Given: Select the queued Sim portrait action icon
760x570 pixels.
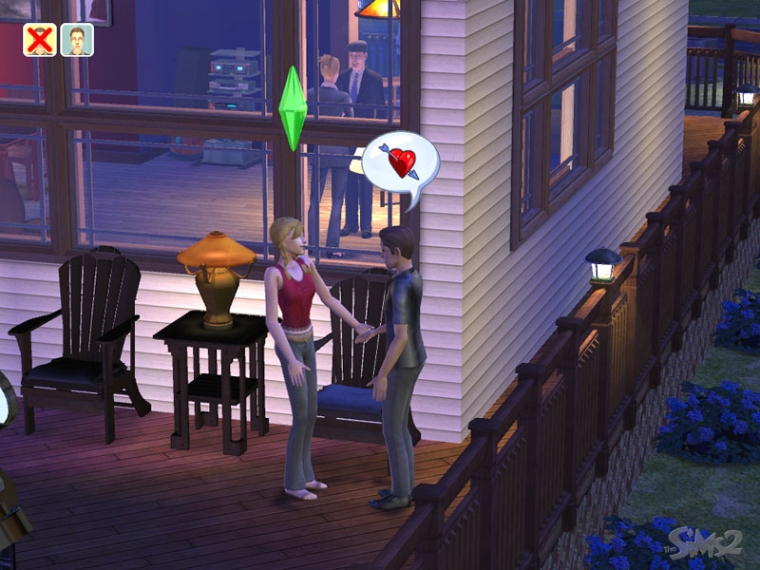Looking at the screenshot, I should click(77, 40).
